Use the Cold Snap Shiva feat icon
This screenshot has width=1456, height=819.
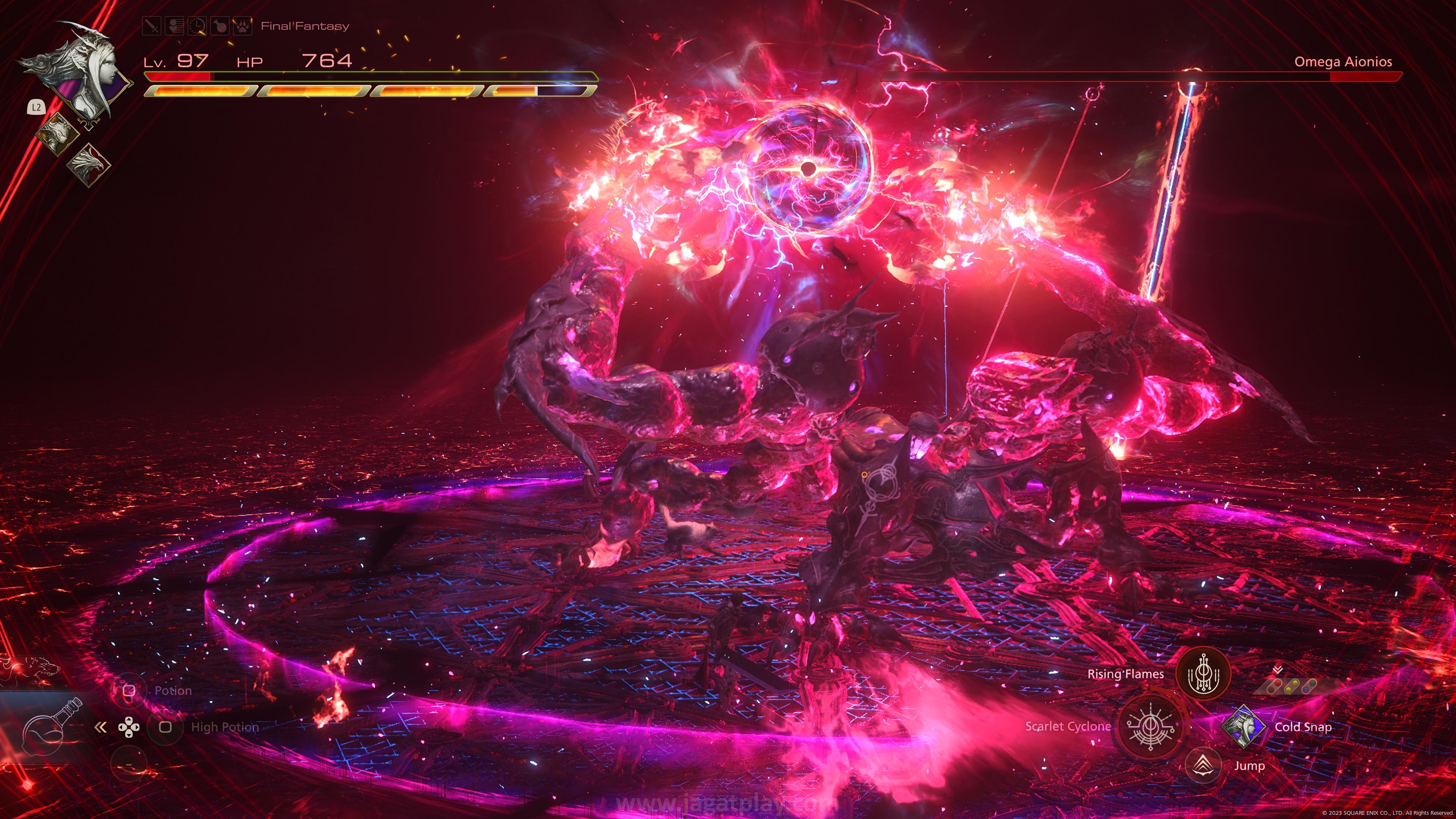tap(1243, 727)
